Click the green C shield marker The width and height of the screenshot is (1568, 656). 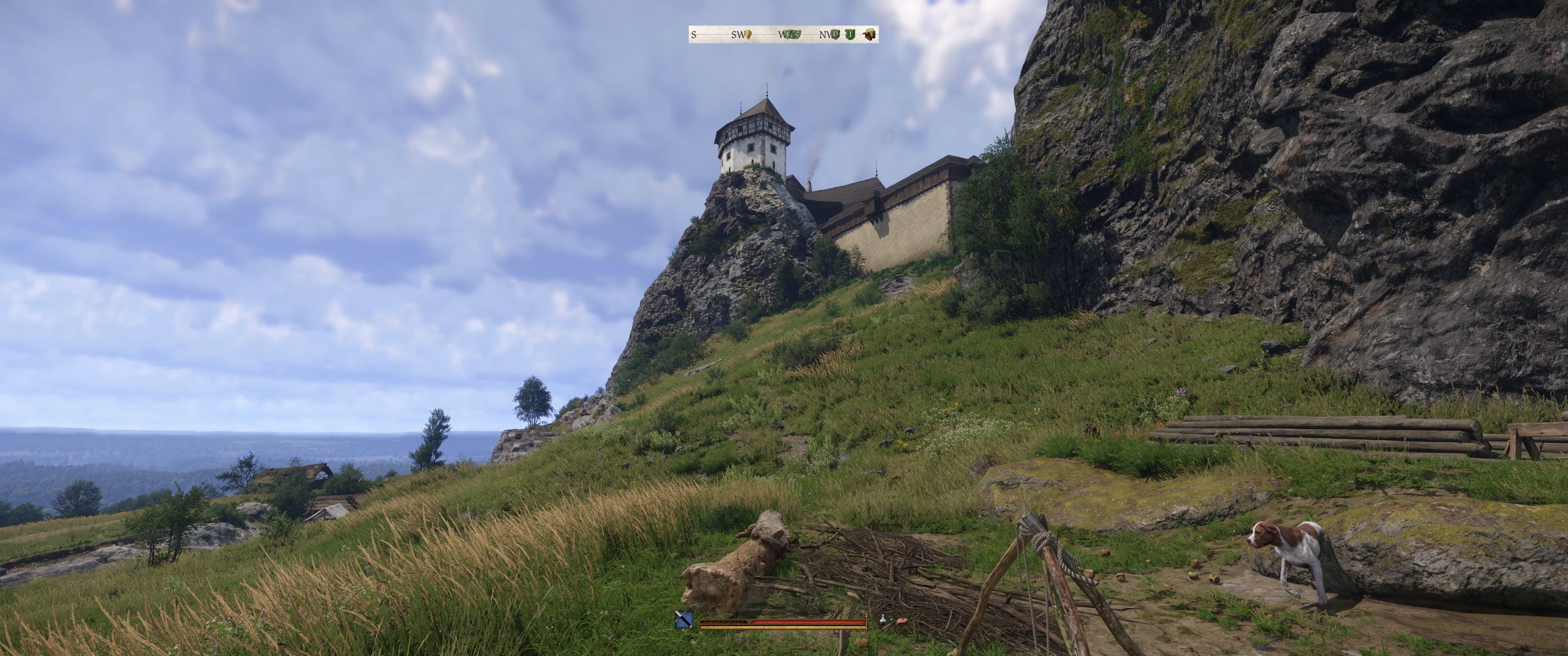(x=795, y=35)
